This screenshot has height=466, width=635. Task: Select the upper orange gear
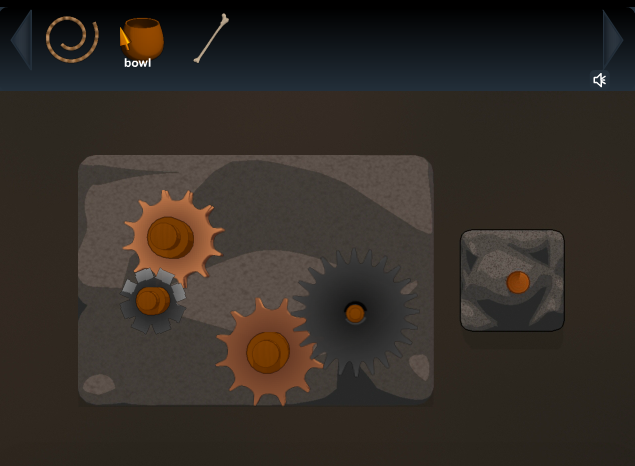pos(172,237)
